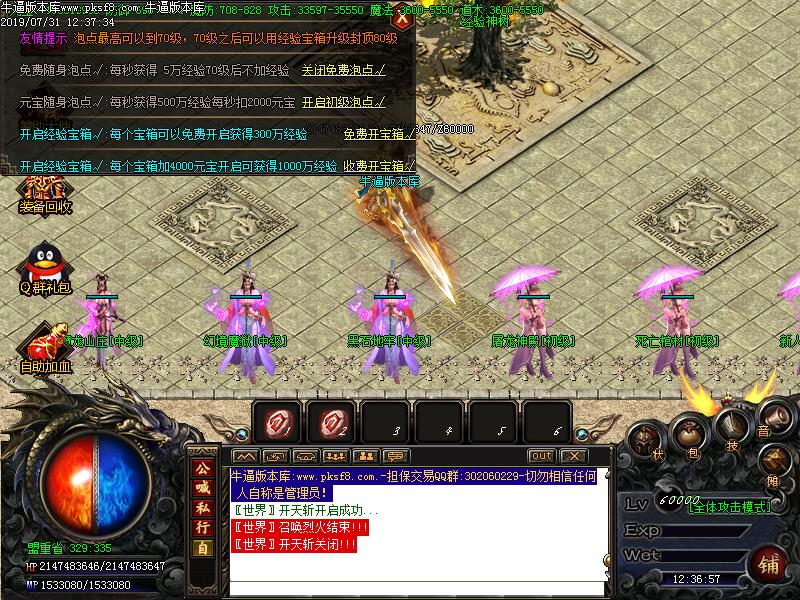Viewport: 800px width, 600px height.
Task: Open the shop (铺) button
Action: (767, 562)
